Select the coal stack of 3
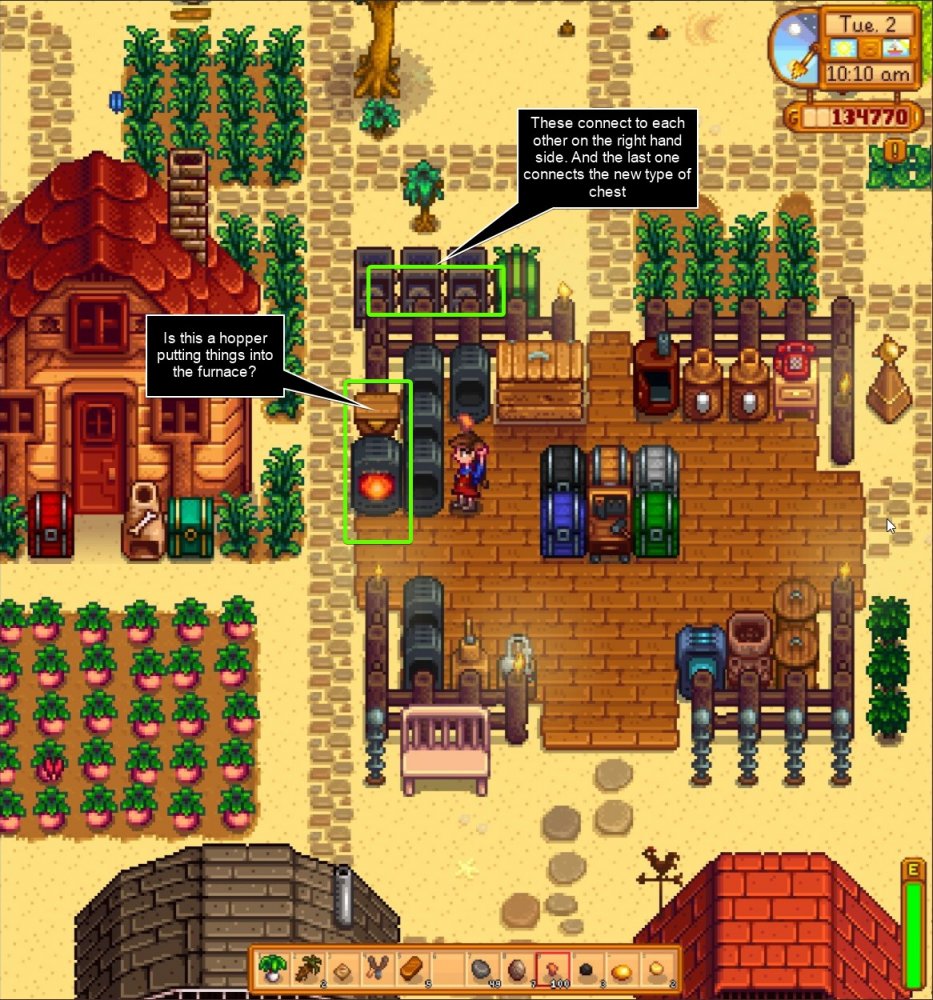Screen dimensions: 933x1000 588,969
